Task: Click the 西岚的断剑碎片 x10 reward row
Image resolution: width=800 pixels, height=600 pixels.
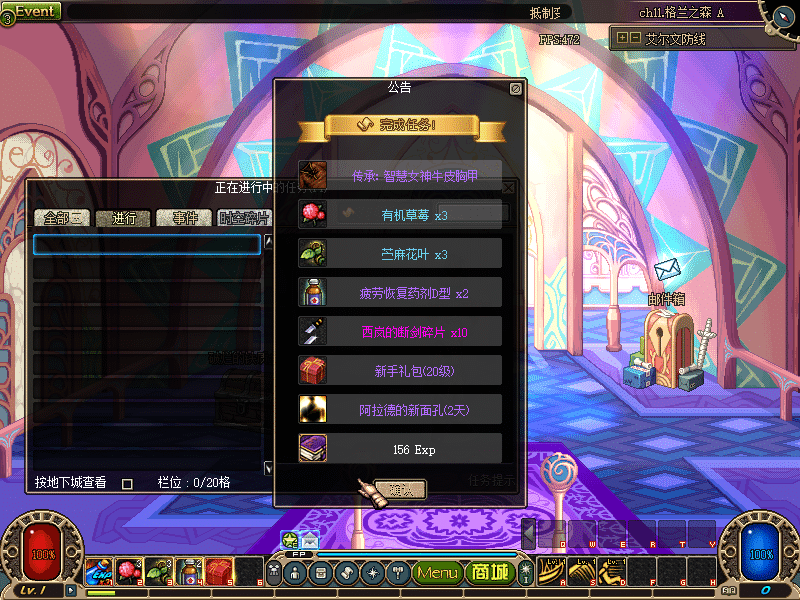Action: tap(400, 332)
